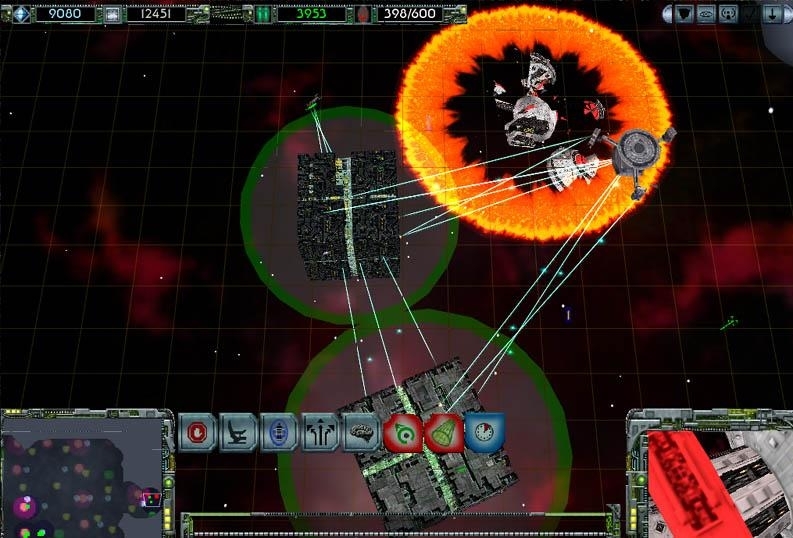Screen dimensions: 793x538
Task: Activate the green spiral special ability
Action: [x=401, y=433]
